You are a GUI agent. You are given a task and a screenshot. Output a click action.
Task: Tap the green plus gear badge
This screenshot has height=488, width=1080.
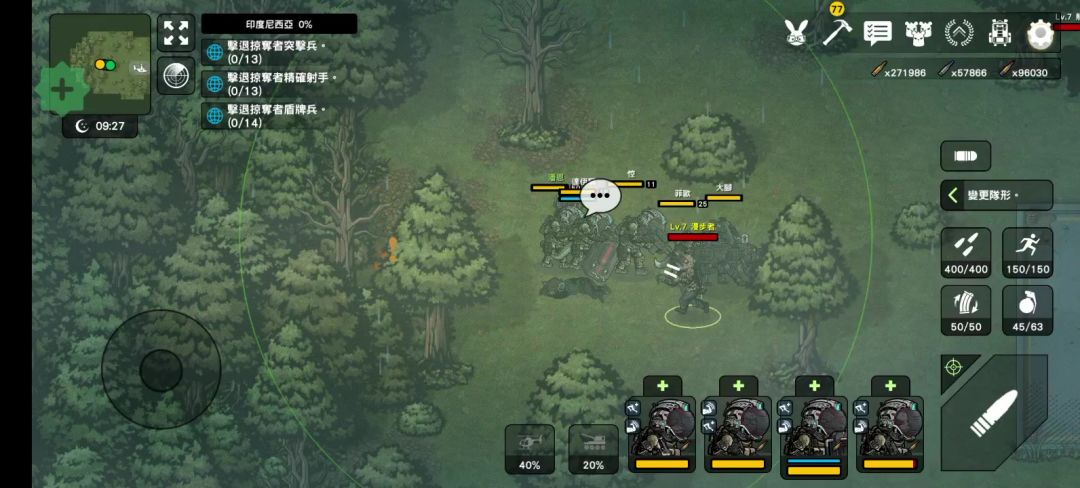click(x=62, y=89)
